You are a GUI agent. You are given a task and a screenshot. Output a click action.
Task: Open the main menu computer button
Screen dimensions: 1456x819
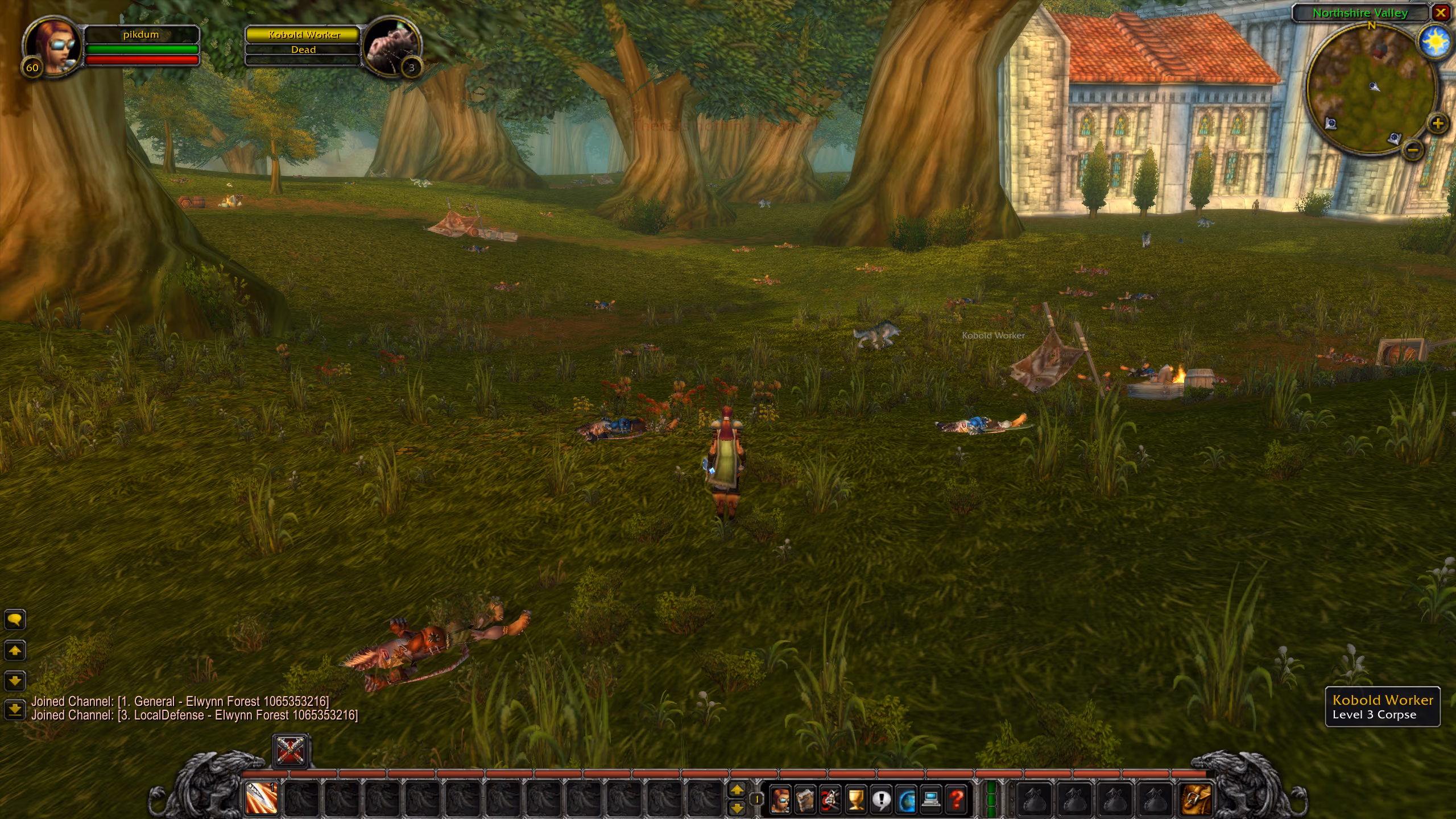point(932,799)
